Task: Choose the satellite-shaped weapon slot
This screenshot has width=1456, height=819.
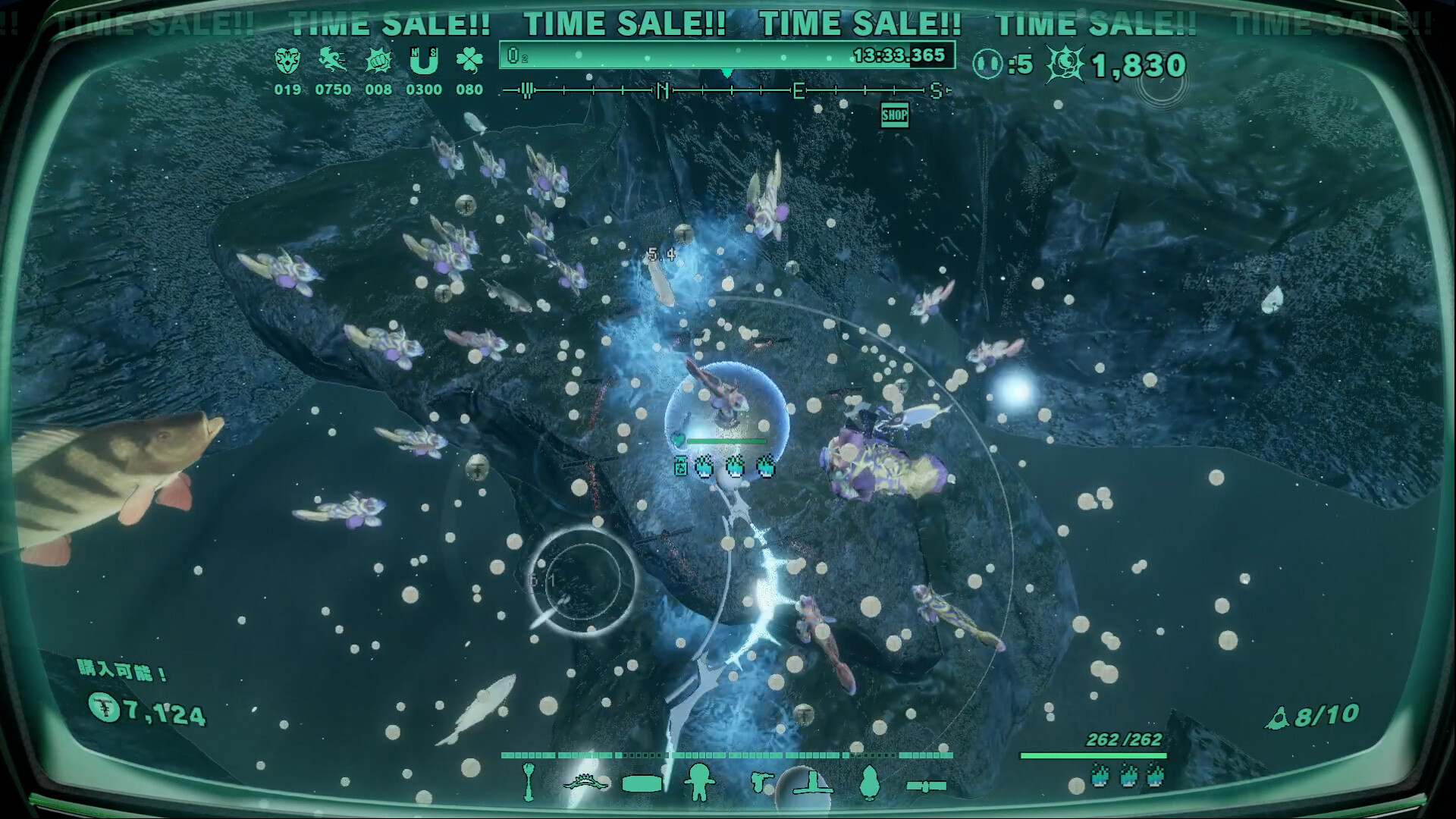Action: pos(927,785)
